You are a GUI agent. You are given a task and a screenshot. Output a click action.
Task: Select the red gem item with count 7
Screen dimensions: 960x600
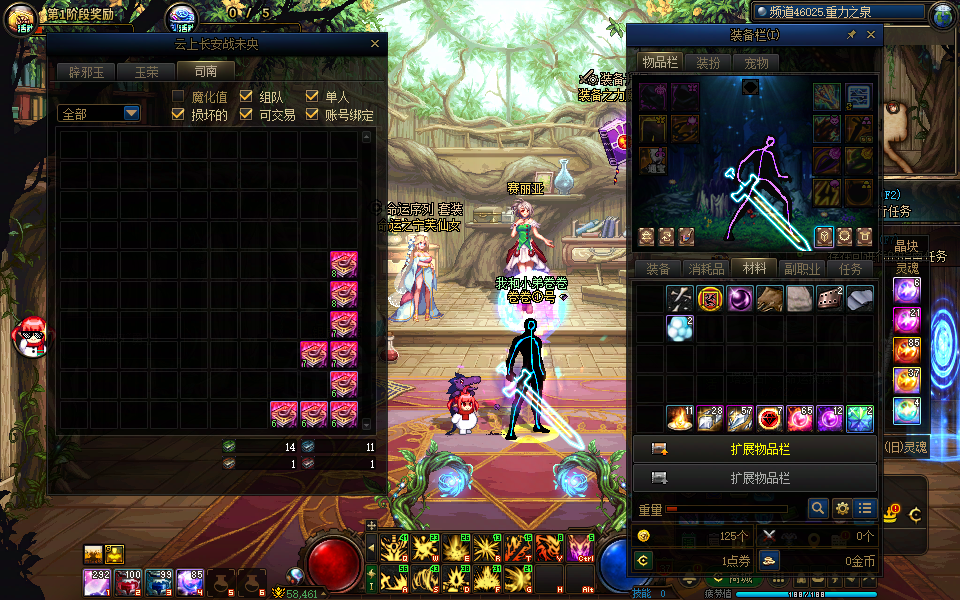(769, 418)
